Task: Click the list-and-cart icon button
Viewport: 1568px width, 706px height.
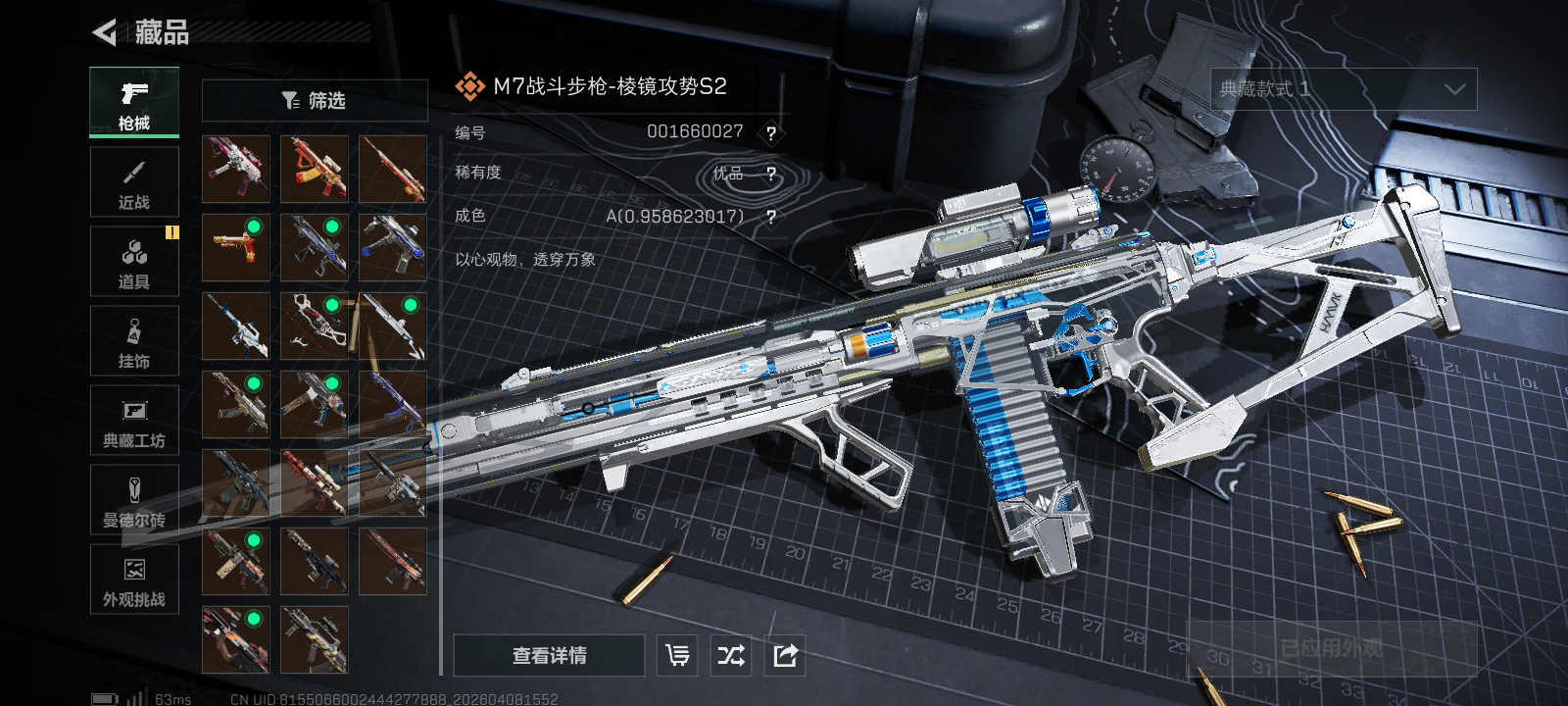Action: pos(677,656)
